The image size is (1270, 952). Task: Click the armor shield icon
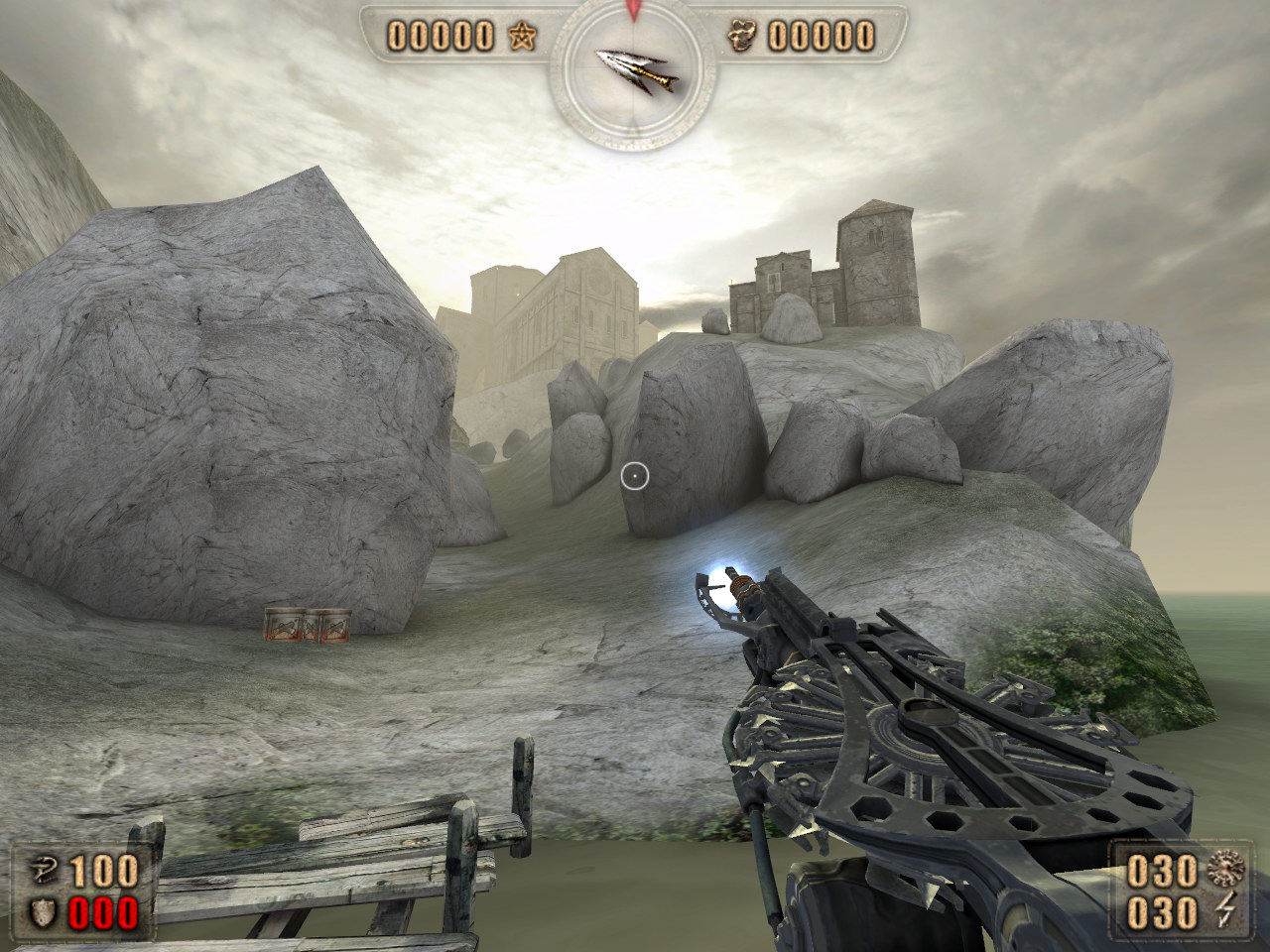click(x=44, y=911)
